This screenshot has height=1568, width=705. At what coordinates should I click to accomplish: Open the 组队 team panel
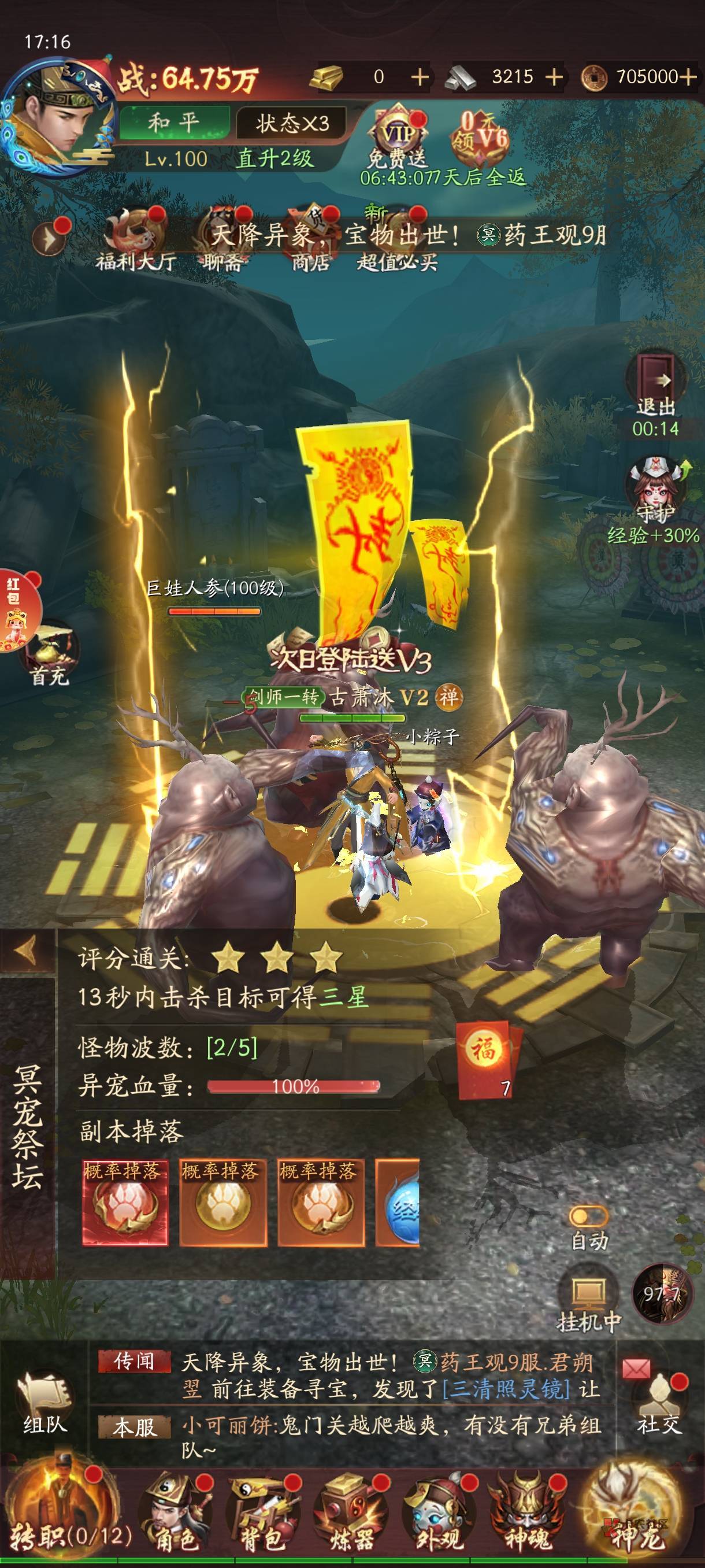click(x=44, y=1400)
